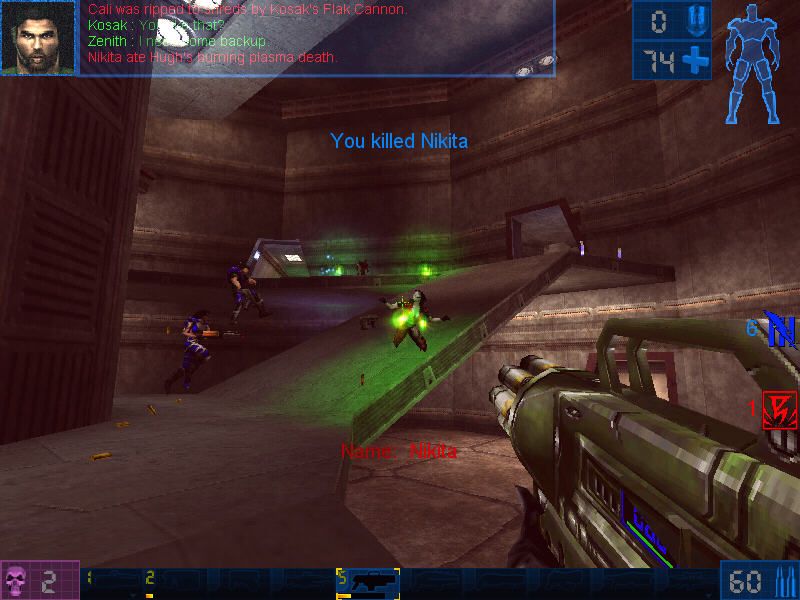Click the pink skull frag icon

(x=17, y=580)
